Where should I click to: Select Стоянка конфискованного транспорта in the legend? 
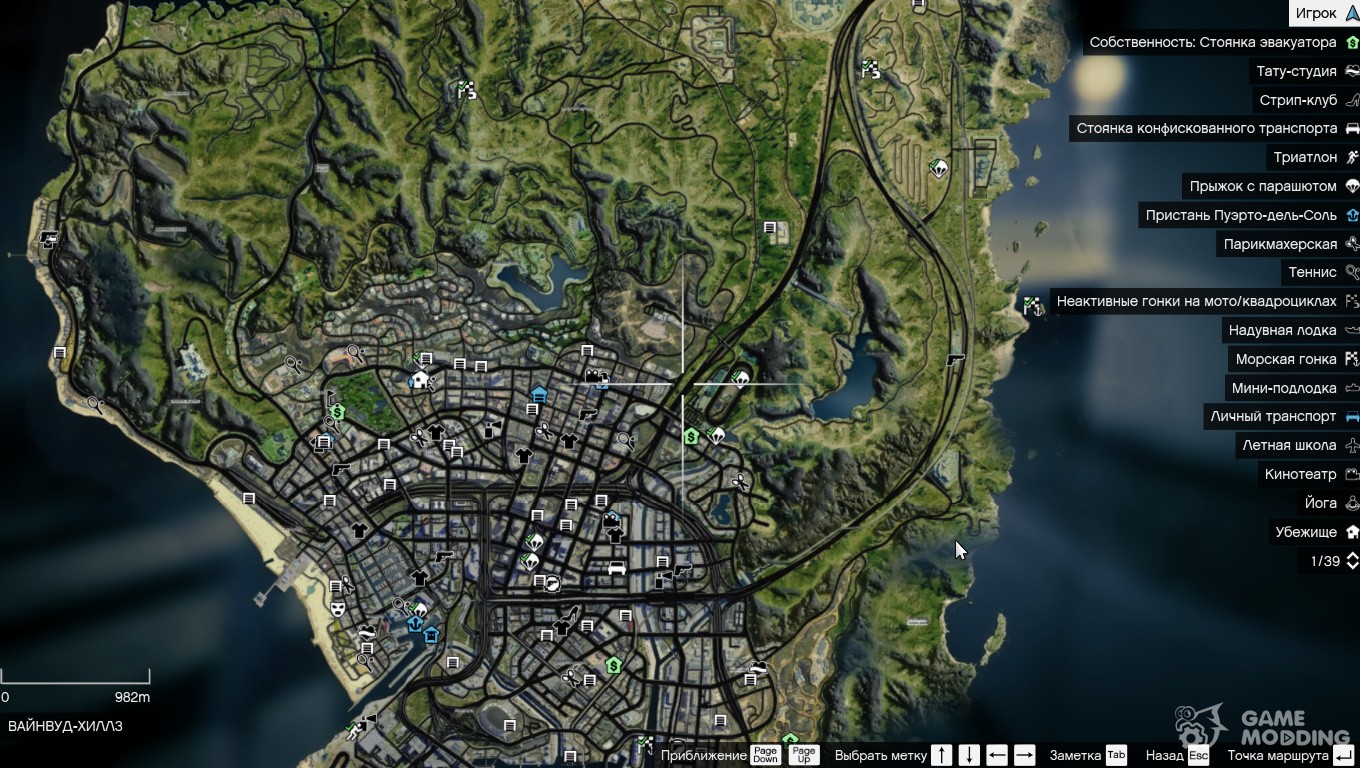pyautogui.click(x=1206, y=128)
